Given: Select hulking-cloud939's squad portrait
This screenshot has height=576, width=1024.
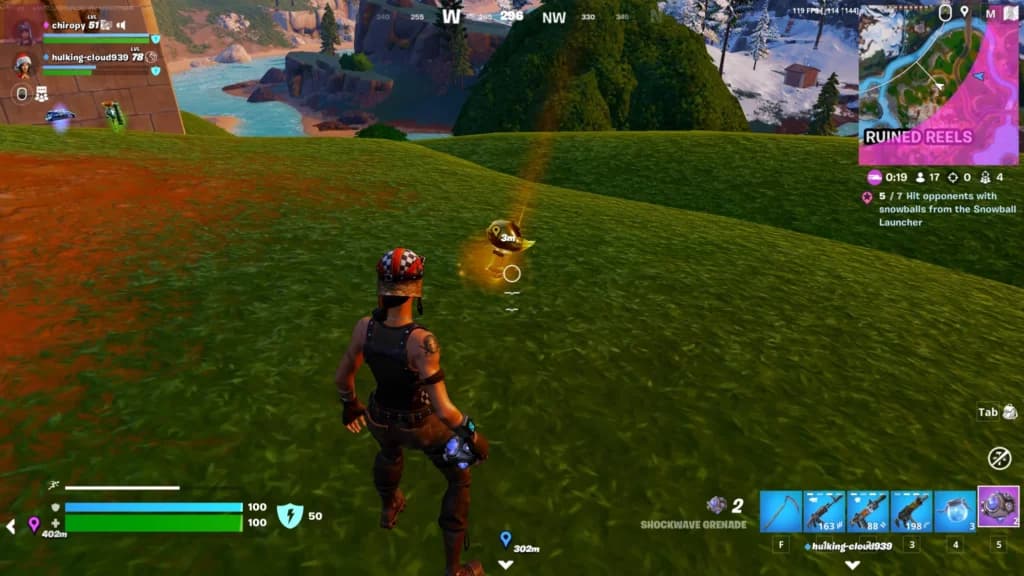Looking at the screenshot, I should 22,64.
